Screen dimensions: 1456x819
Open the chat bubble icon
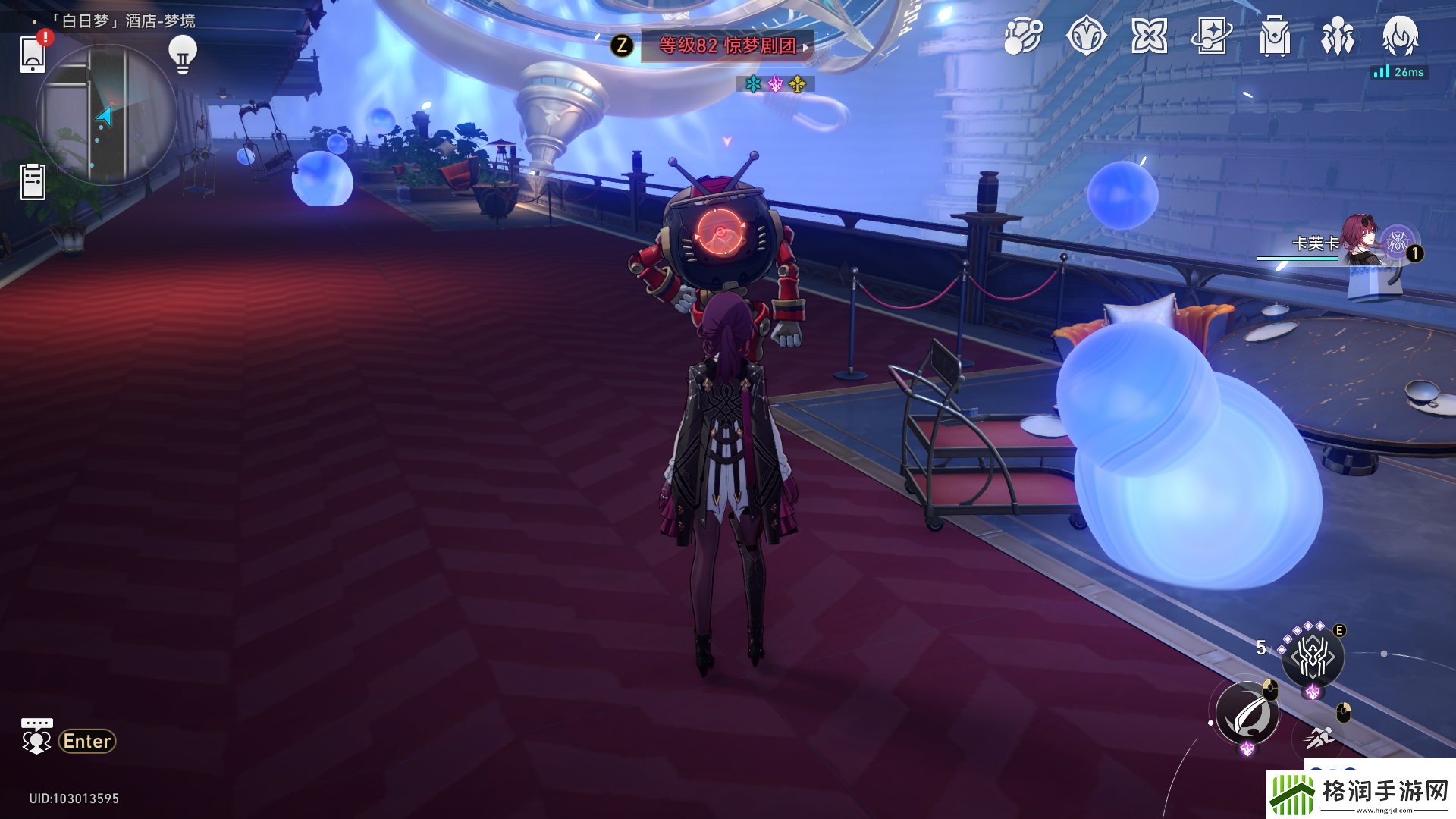[x=36, y=736]
